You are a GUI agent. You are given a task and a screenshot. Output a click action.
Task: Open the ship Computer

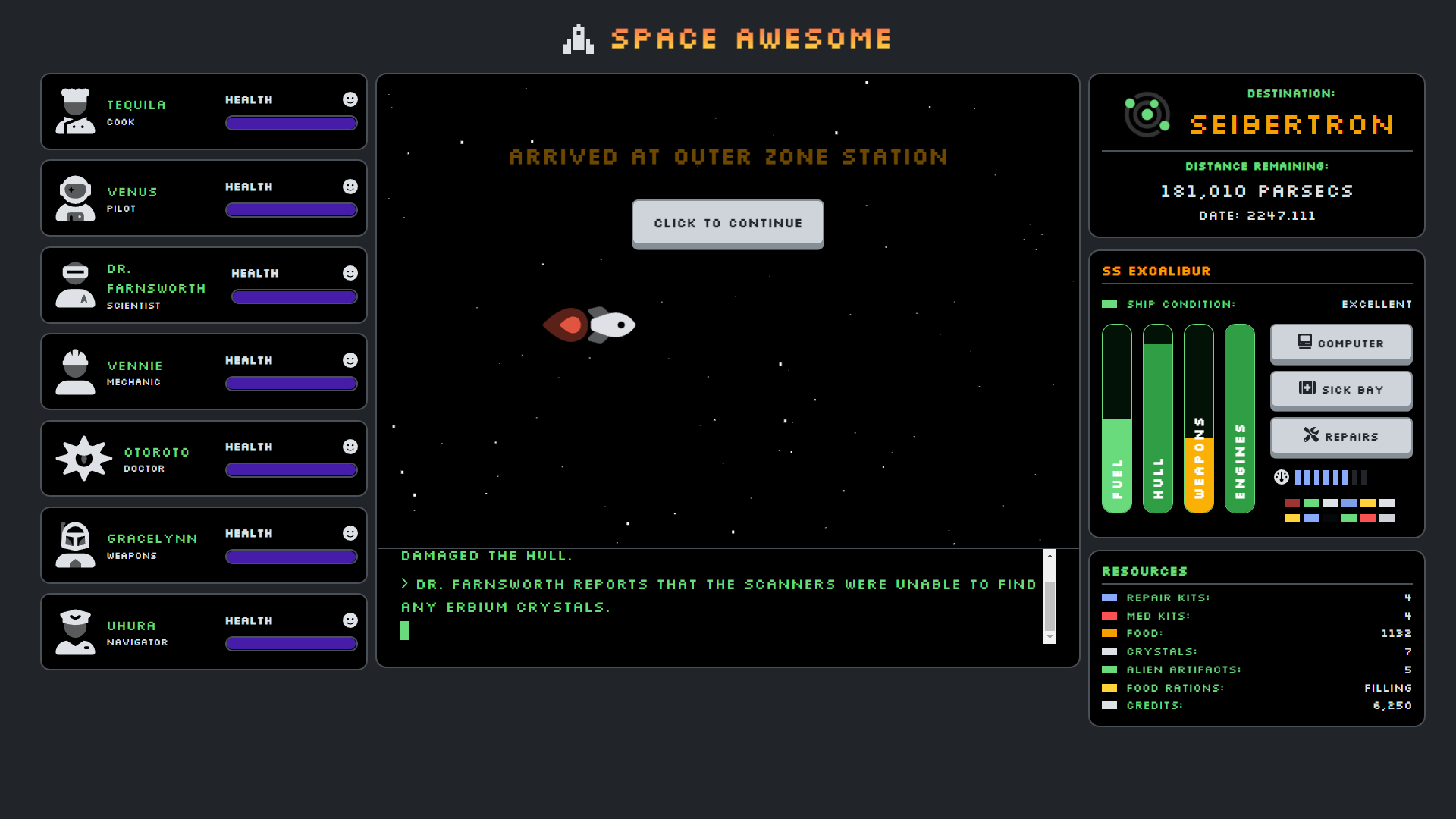pos(1340,344)
